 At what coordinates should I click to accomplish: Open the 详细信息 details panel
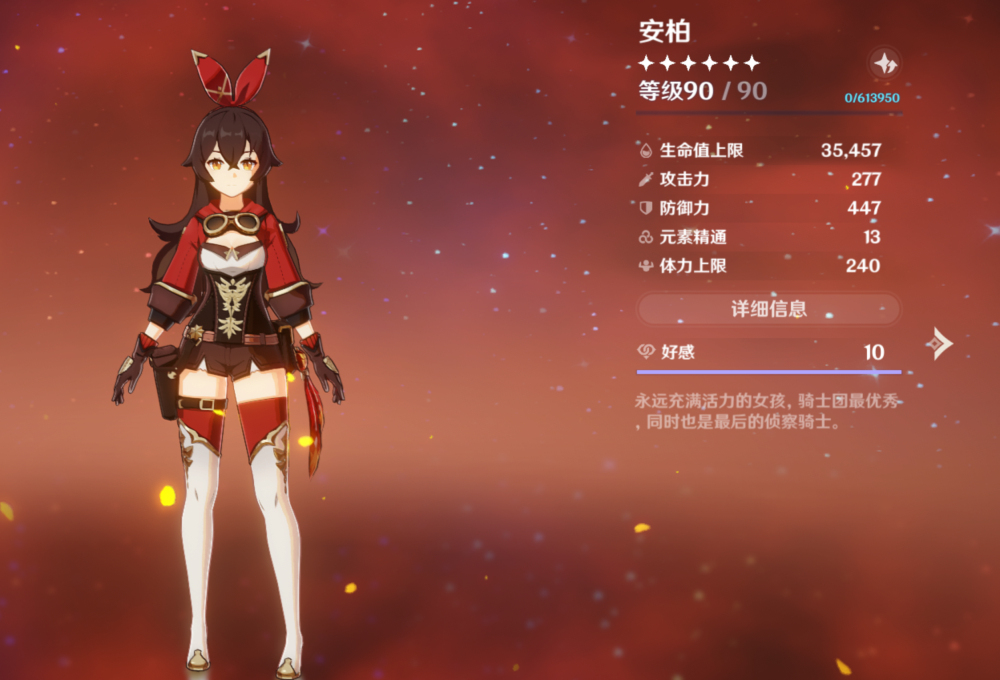[x=768, y=309]
